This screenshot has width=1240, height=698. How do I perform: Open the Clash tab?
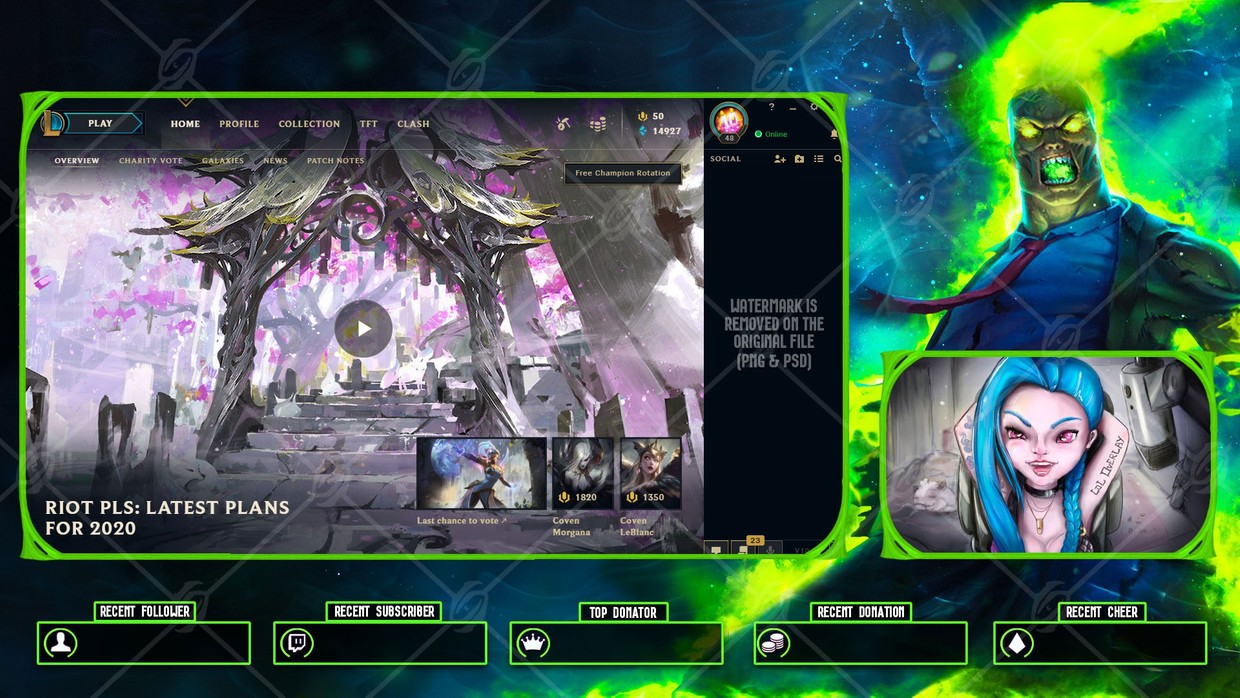tap(413, 124)
